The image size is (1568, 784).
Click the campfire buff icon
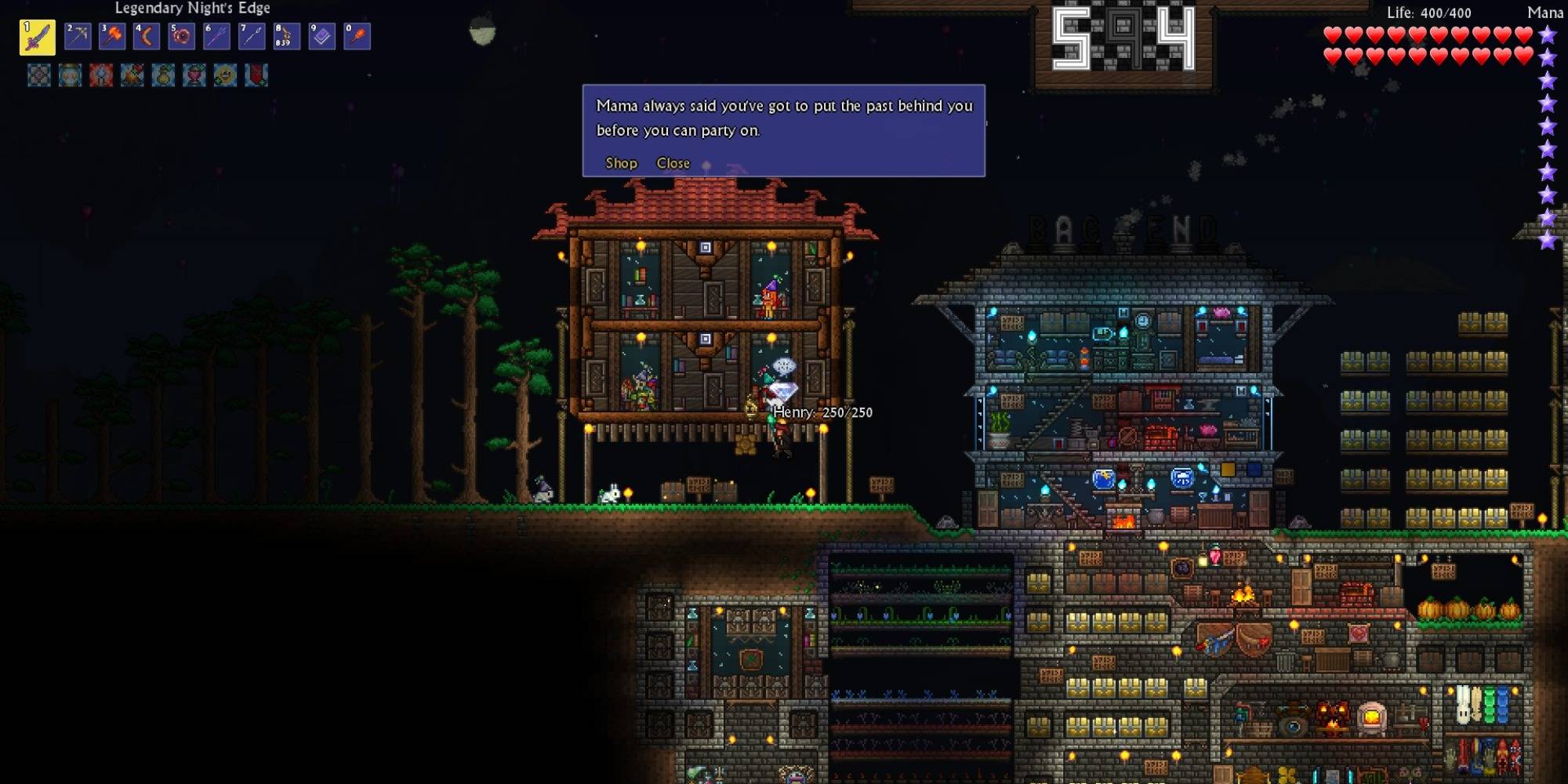click(132, 75)
